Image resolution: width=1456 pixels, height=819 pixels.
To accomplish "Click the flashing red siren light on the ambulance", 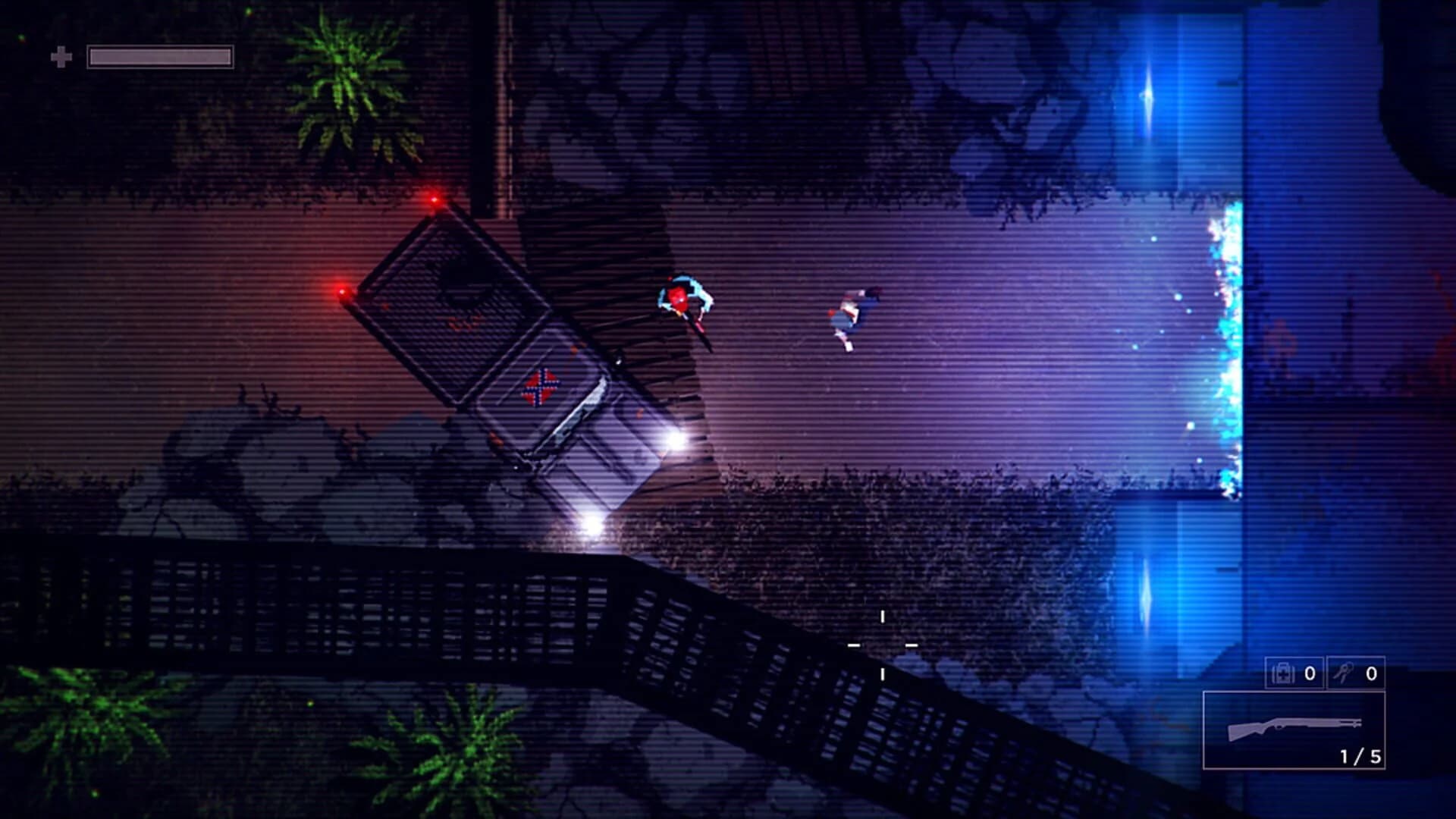I will click(x=435, y=199).
